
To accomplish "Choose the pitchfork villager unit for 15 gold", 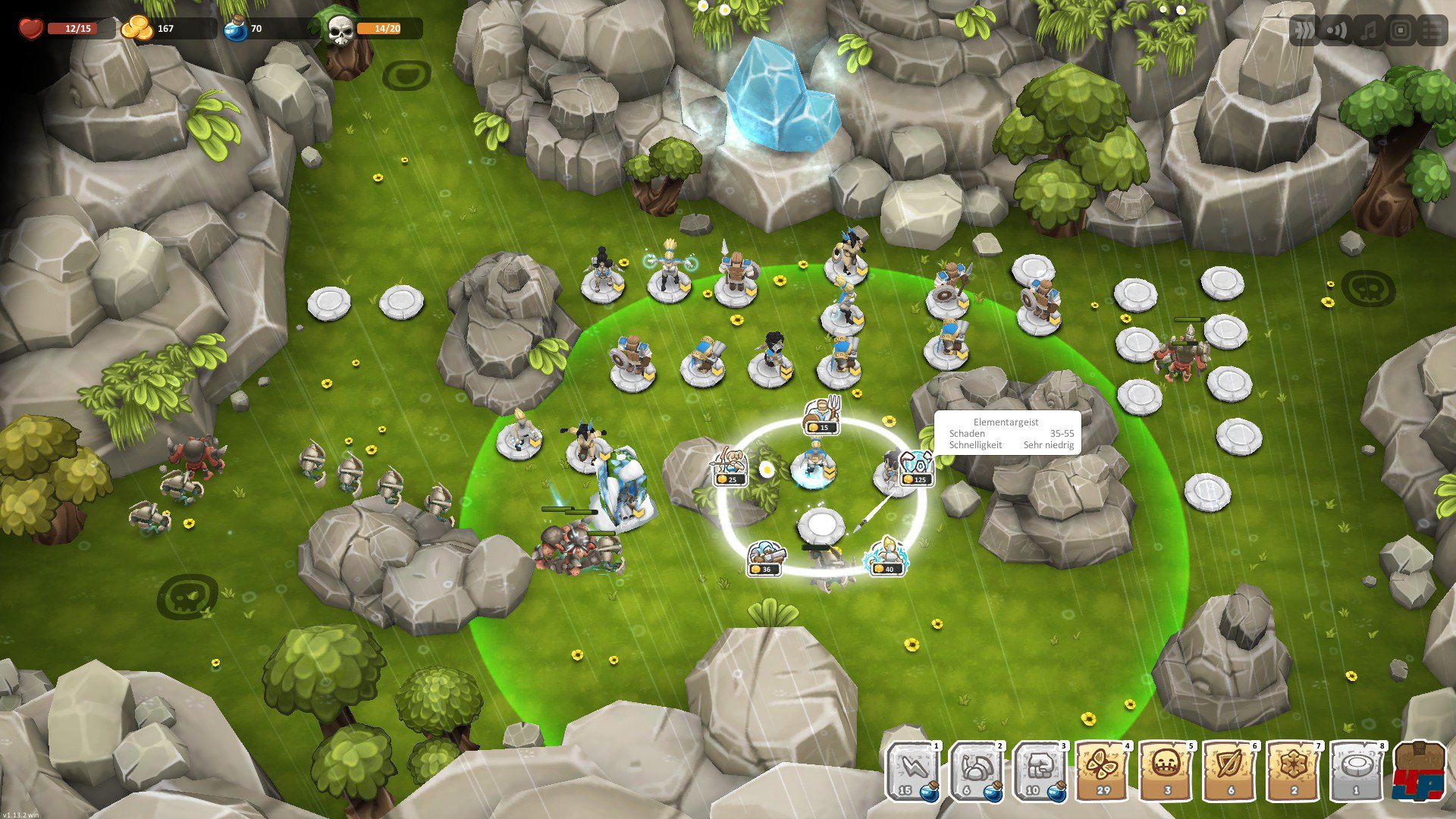I will click(822, 415).
